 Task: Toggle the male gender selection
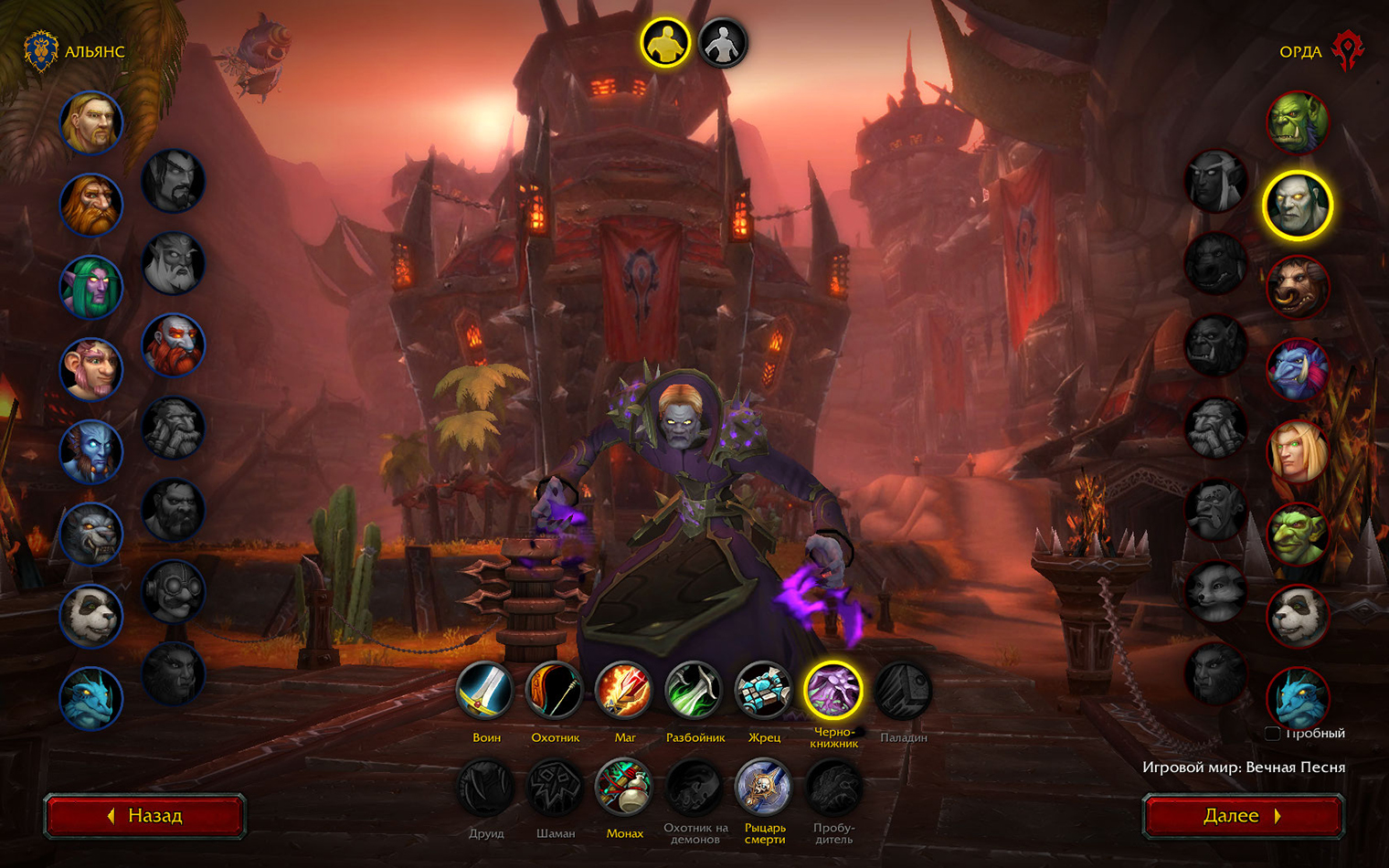point(666,40)
